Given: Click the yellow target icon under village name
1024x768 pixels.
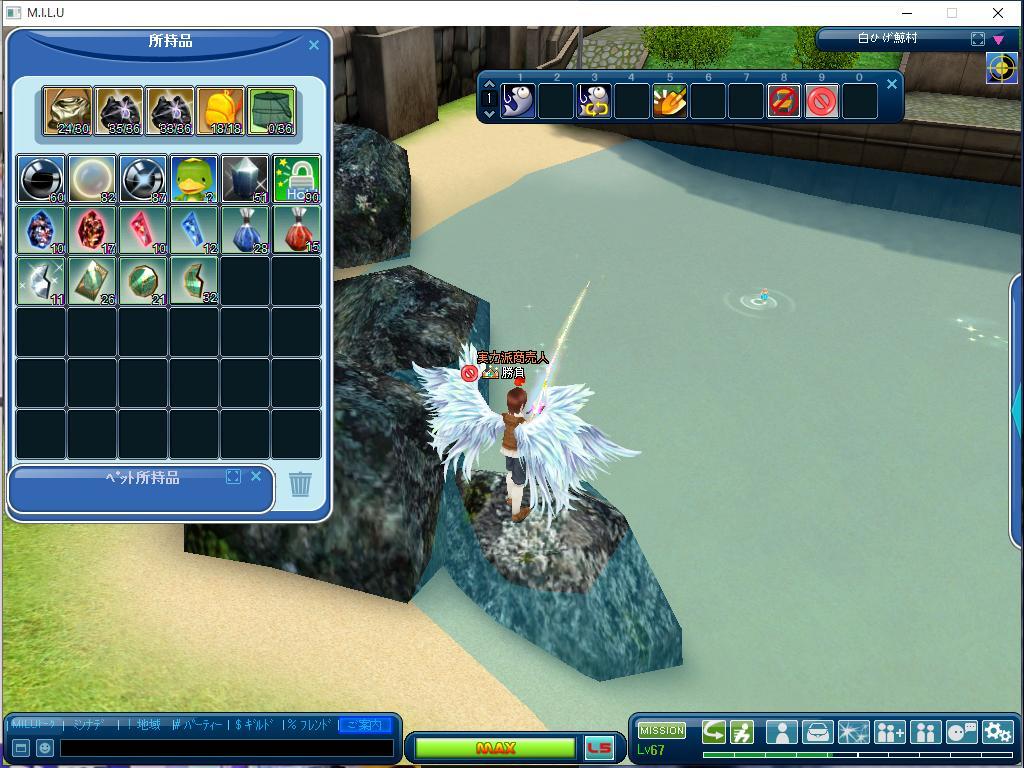Looking at the screenshot, I should pos(1001,68).
